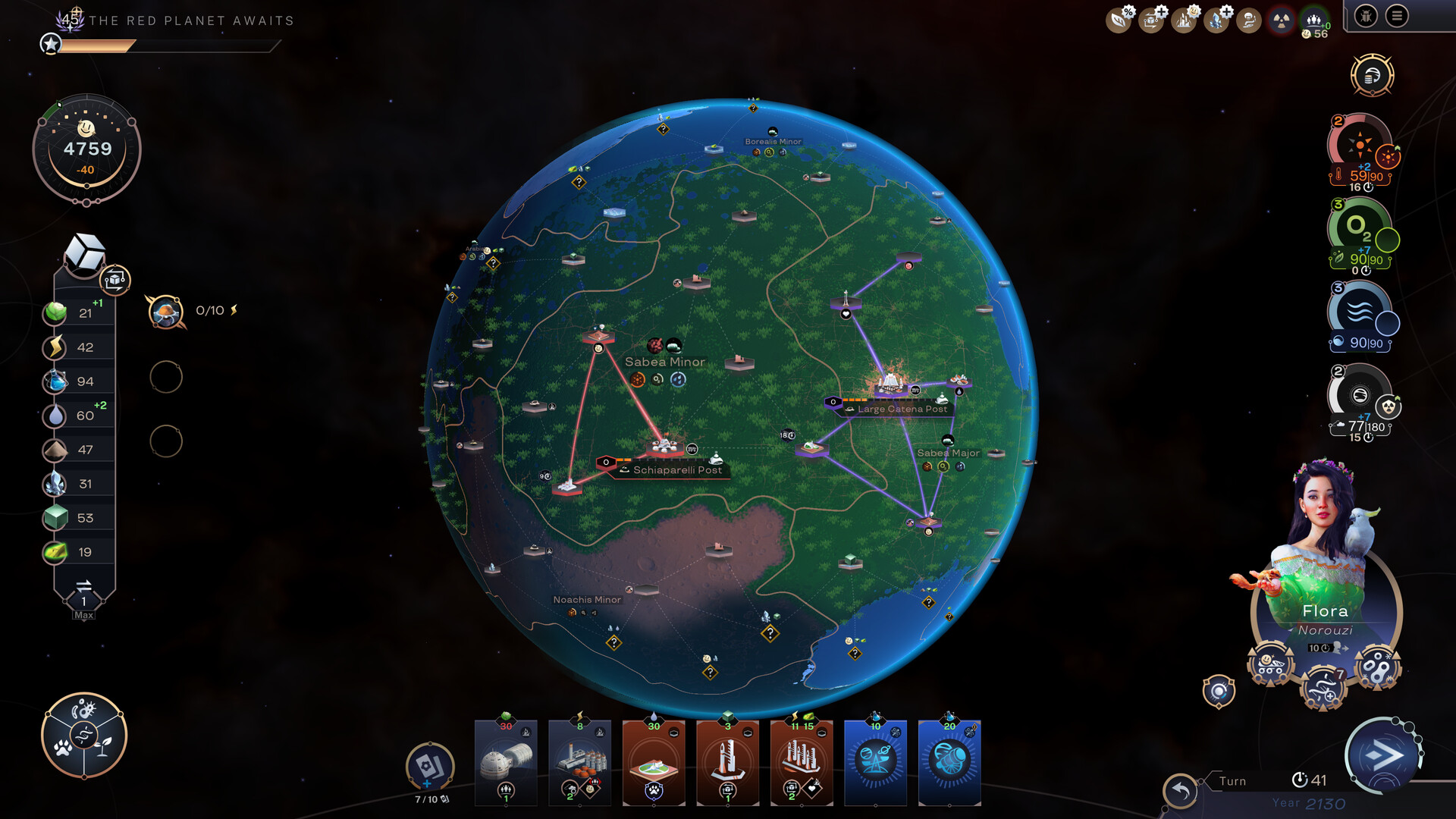Image resolution: width=1456 pixels, height=819 pixels.
Task: Click the microbes ability icon near Flora
Action: pyautogui.click(x=1376, y=666)
